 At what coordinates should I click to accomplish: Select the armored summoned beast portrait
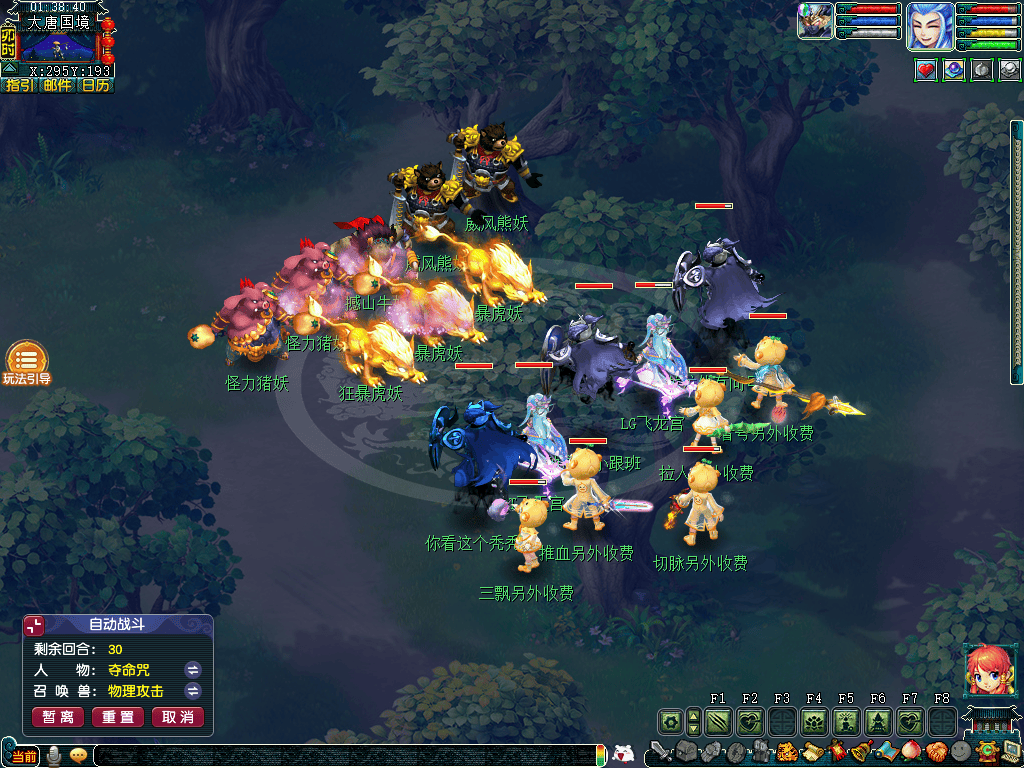coord(815,21)
